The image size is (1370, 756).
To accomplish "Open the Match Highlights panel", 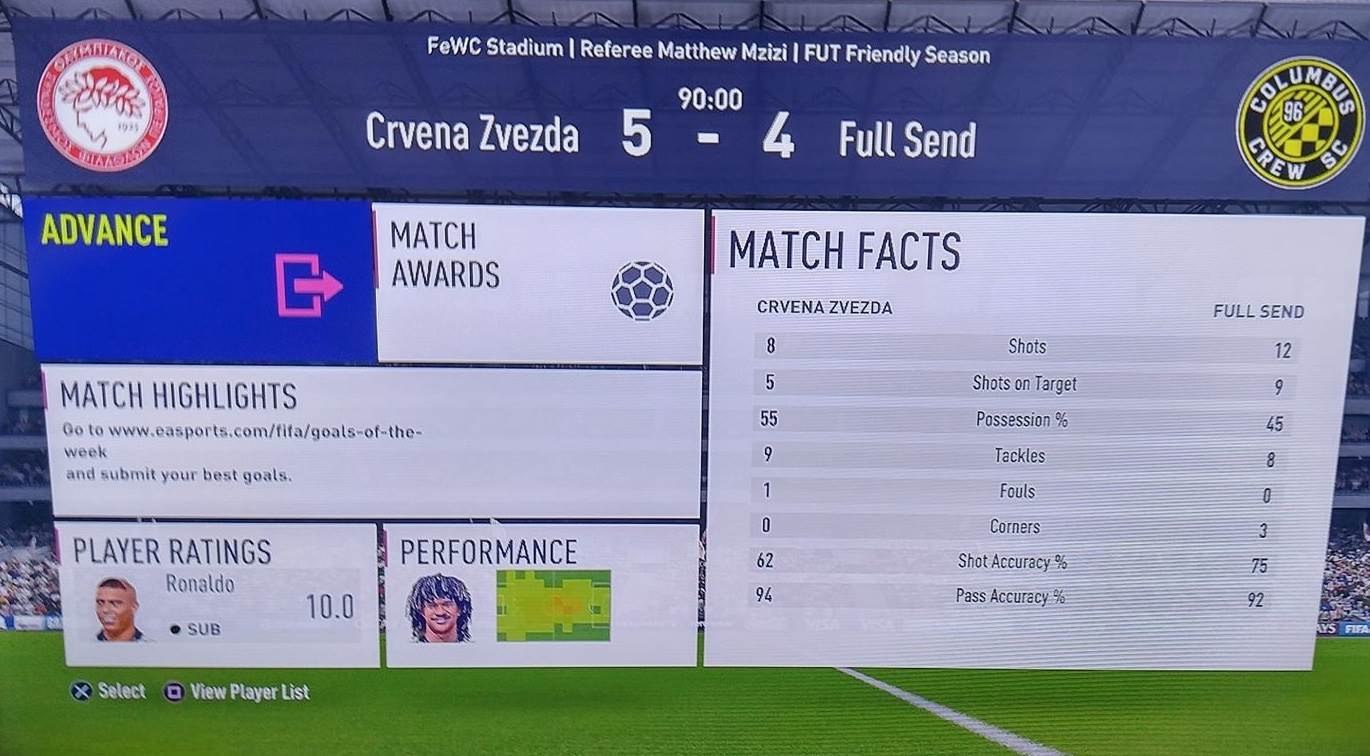I will [x=370, y=441].
